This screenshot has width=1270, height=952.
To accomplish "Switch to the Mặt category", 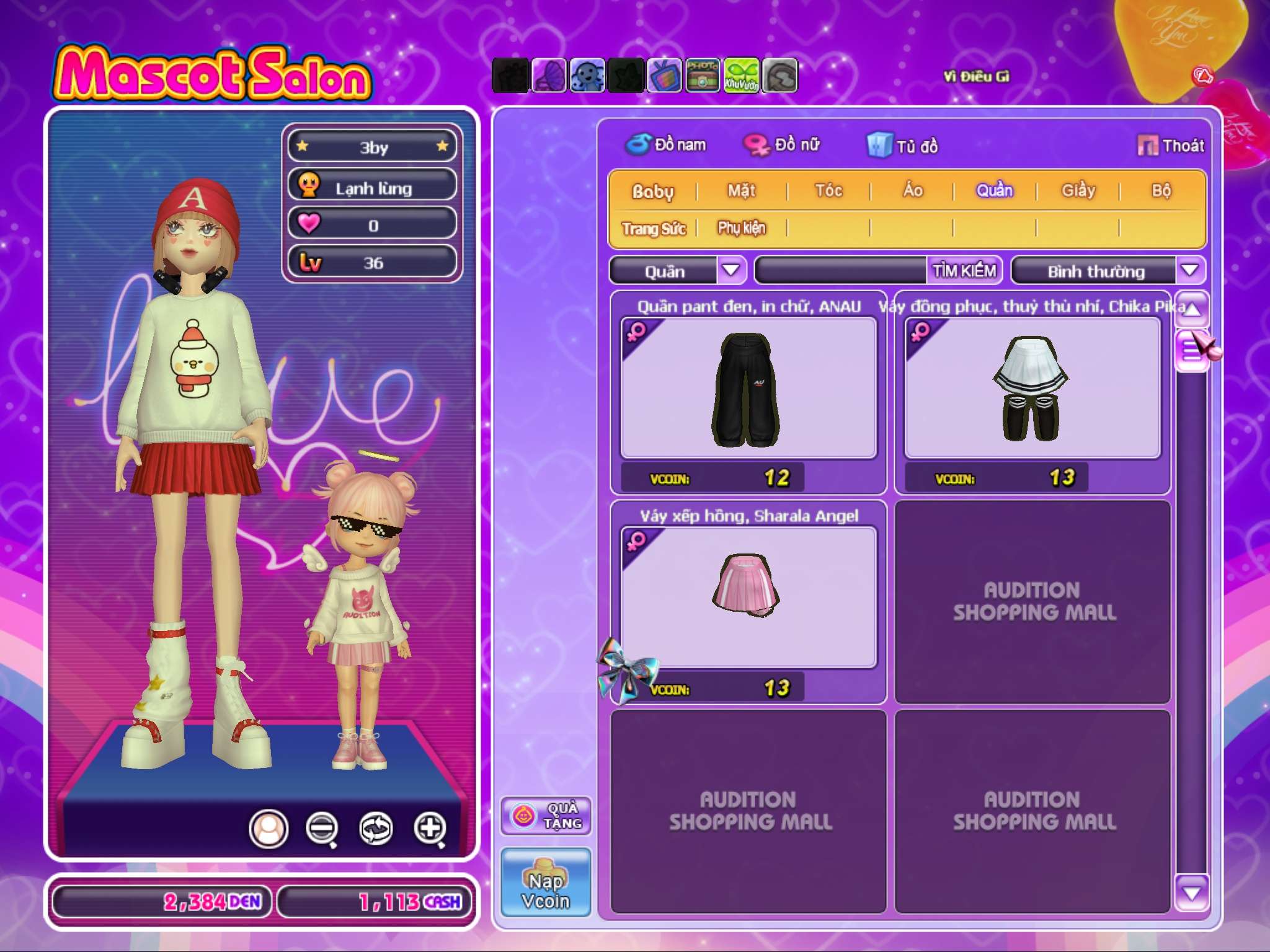I will coord(742,190).
